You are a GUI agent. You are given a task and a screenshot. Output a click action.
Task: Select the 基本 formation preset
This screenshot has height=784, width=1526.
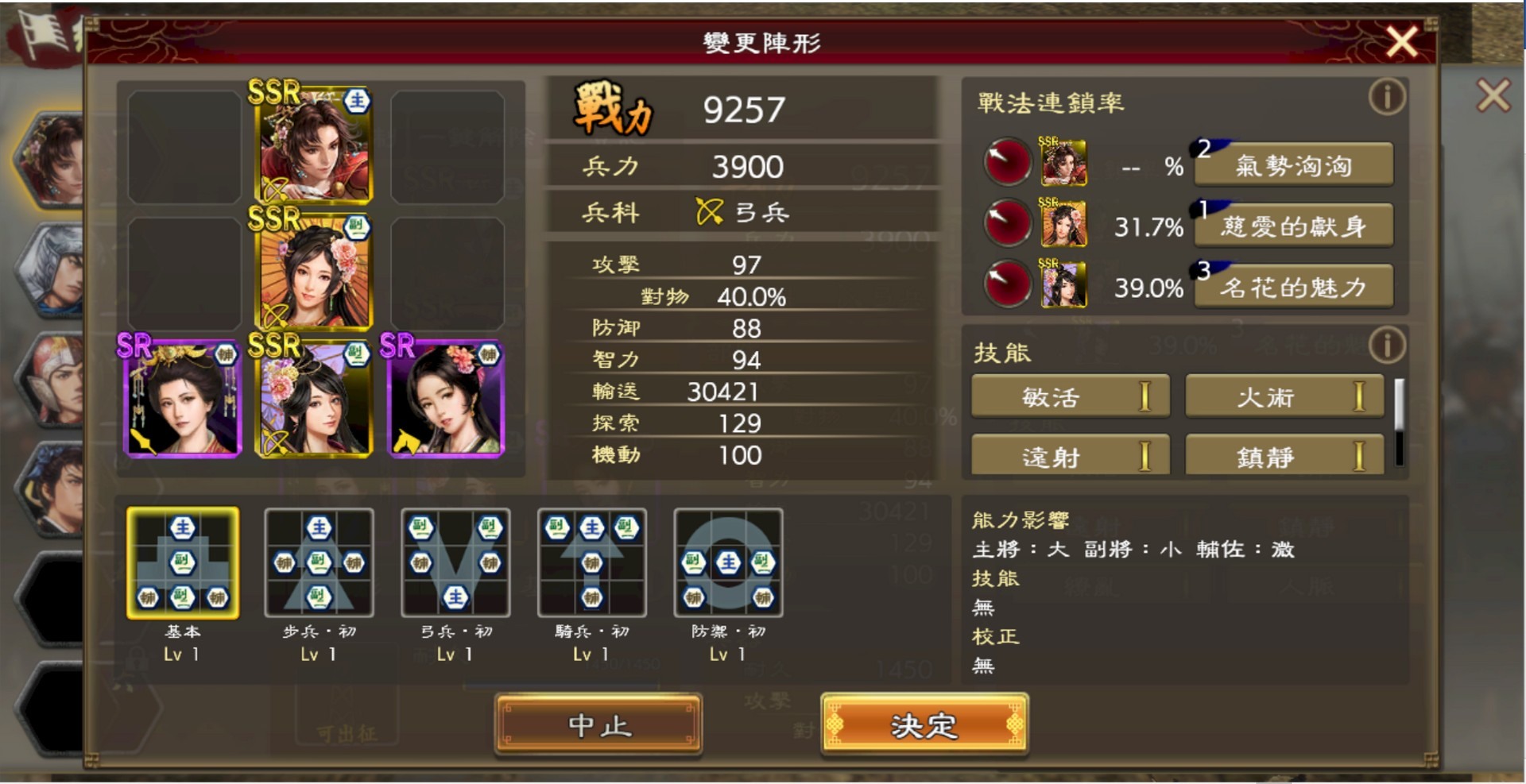click(x=183, y=564)
